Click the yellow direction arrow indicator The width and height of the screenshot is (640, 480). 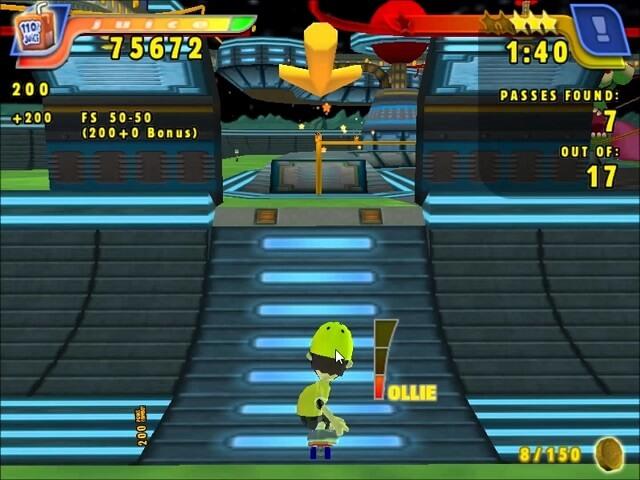(320, 62)
